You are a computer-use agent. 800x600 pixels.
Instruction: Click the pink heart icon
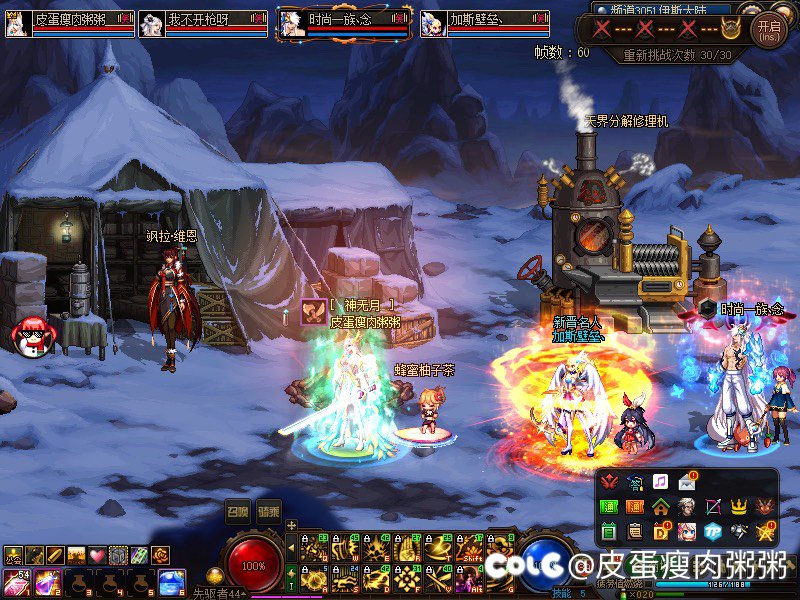(97, 555)
